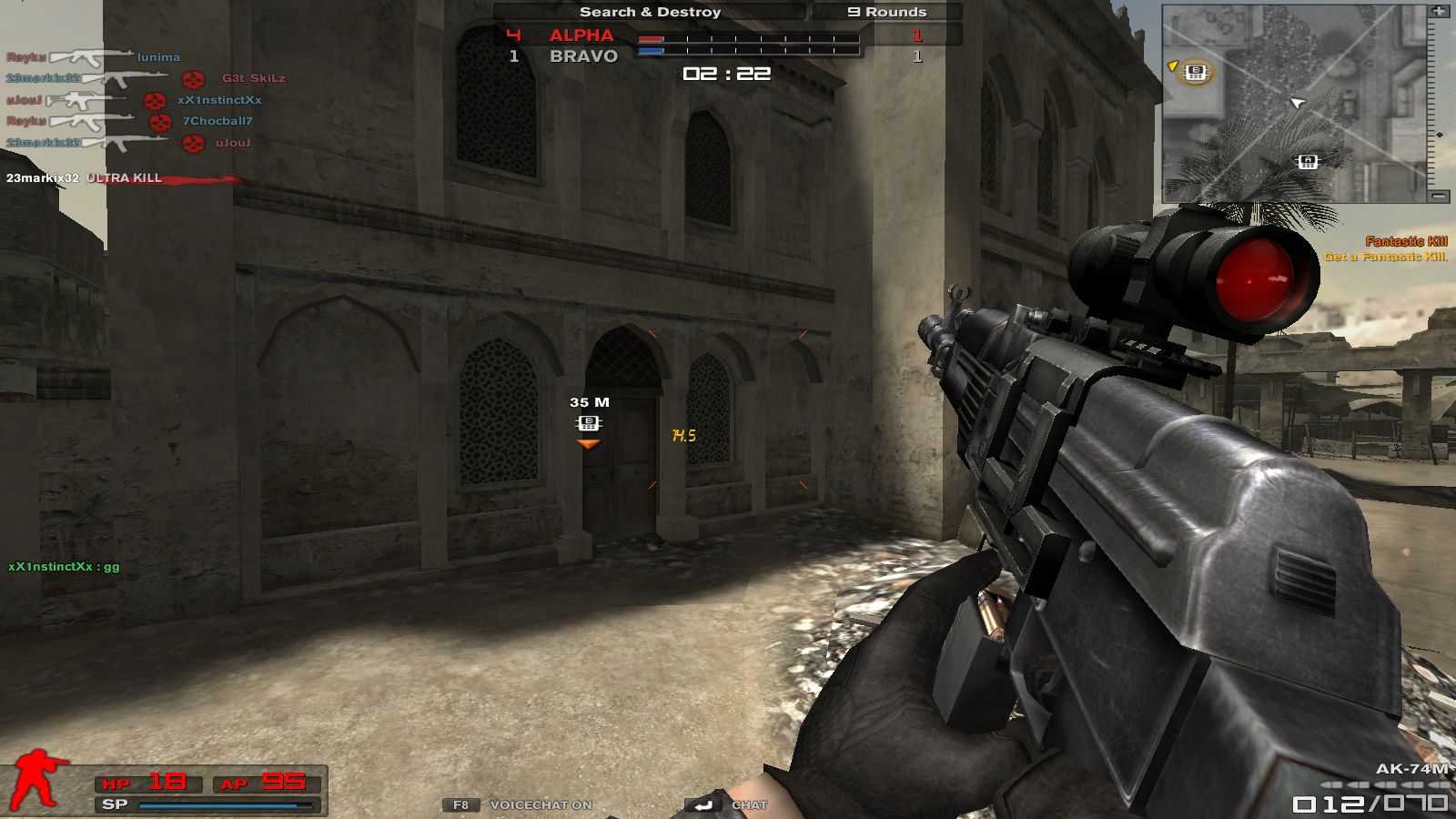This screenshot has height=819, width=1456.
Task: Select bomb site B marker on minimap
Action: pos(1196,73)
